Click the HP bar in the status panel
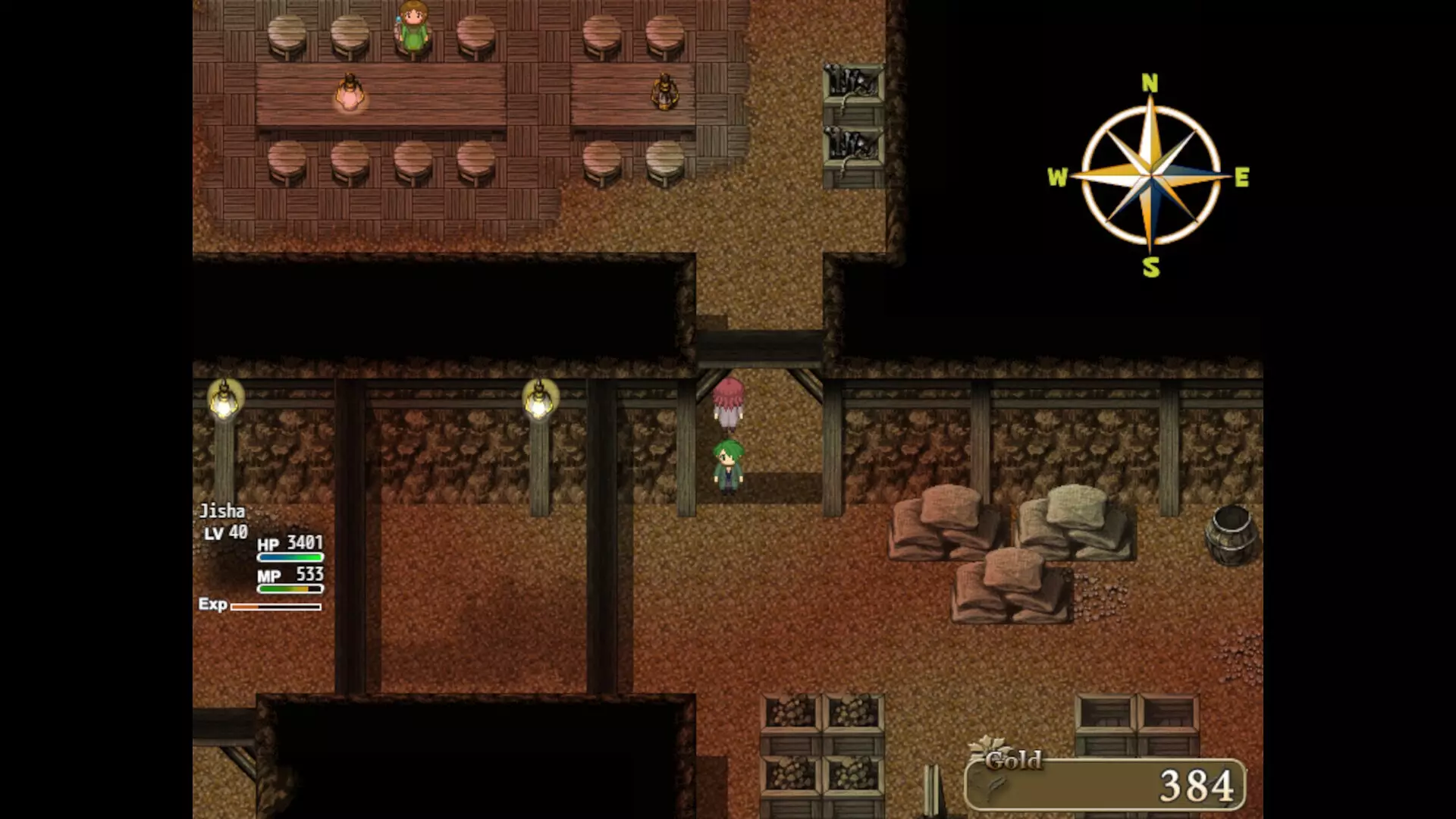This screenshot has width=1456, height=819. [290, 556]
